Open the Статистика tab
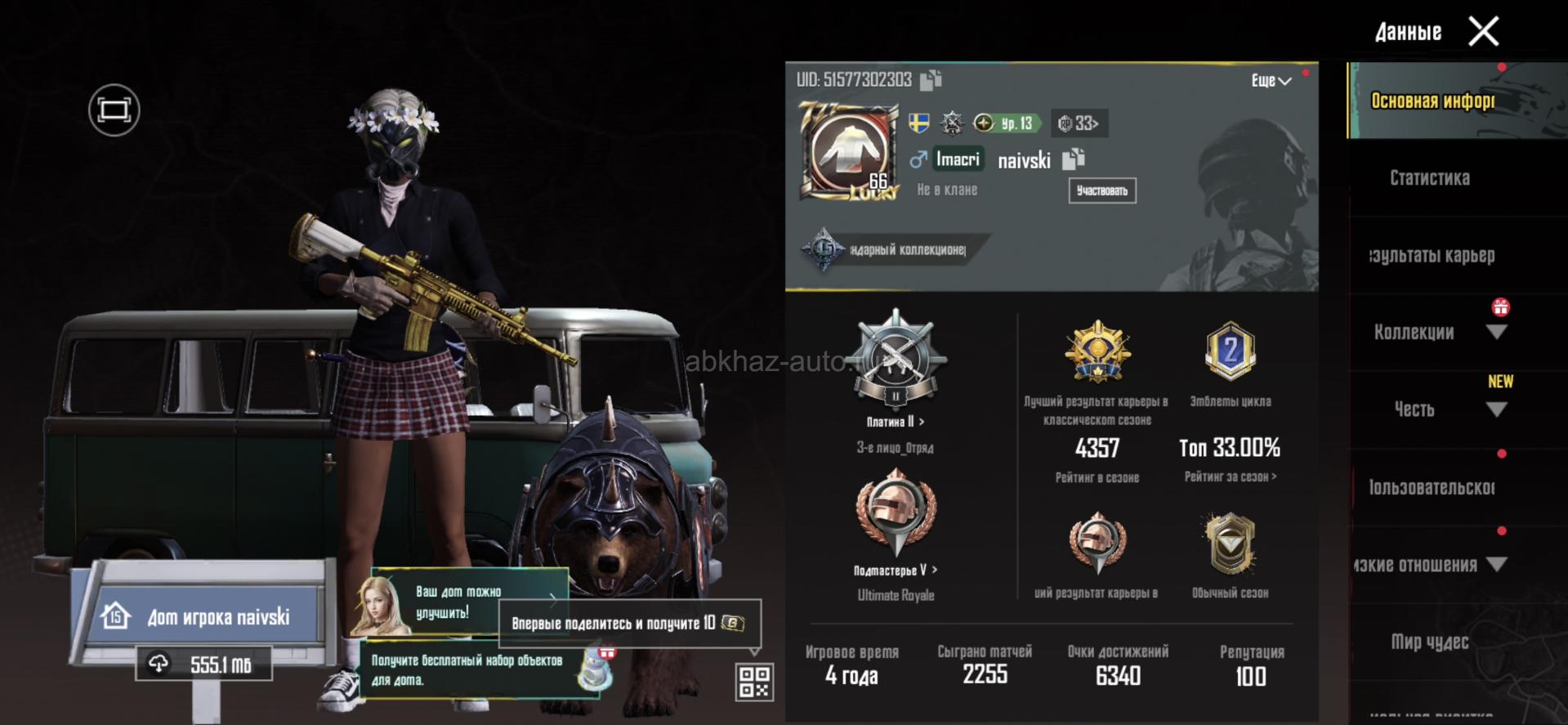The image size is (1568, 725). tap(1430, 178)
